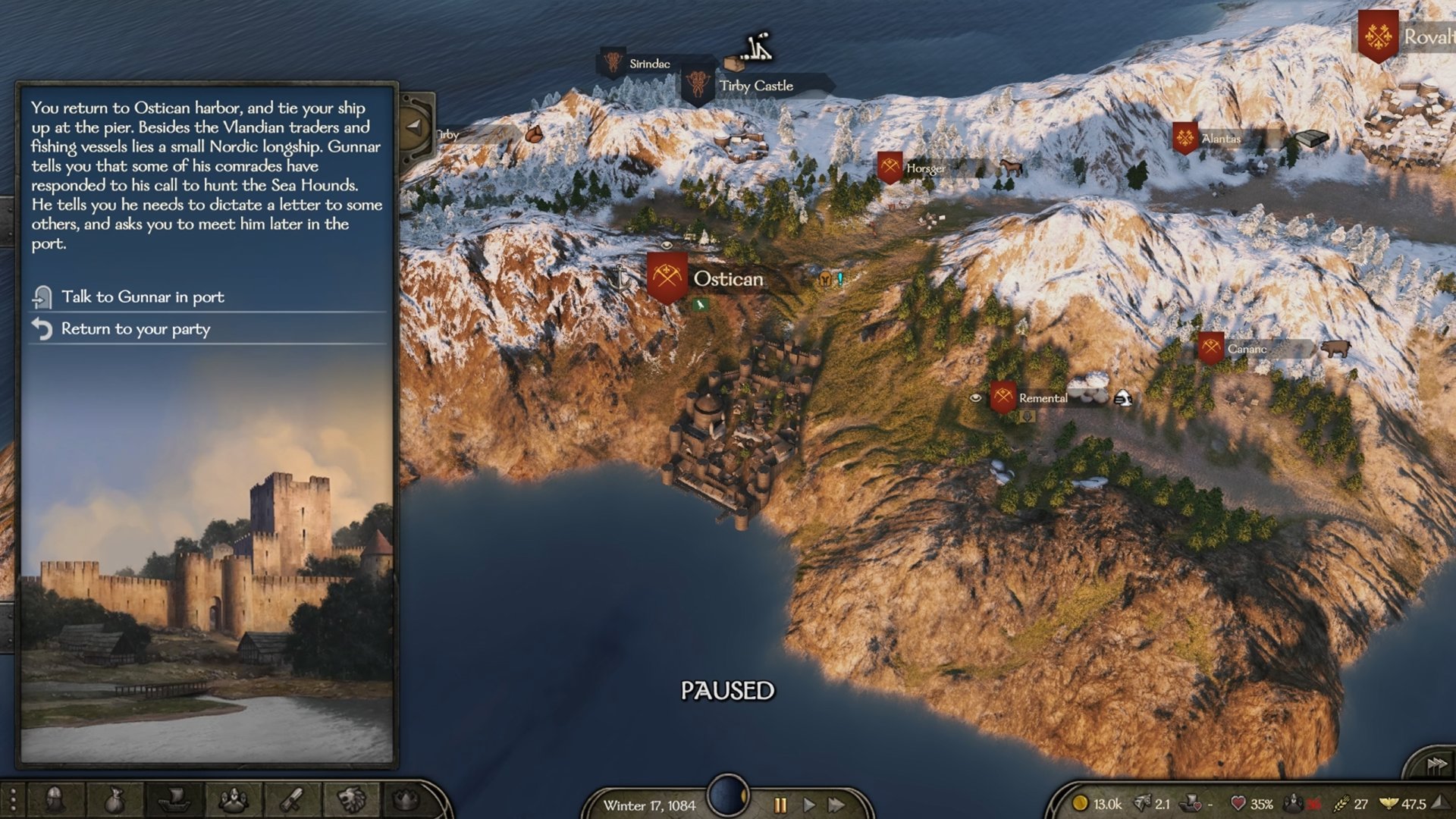The height and width of the screenshot is (819, 1456).
Task: Select the Ostican town nameplate
Action: (x=727, y=279)
